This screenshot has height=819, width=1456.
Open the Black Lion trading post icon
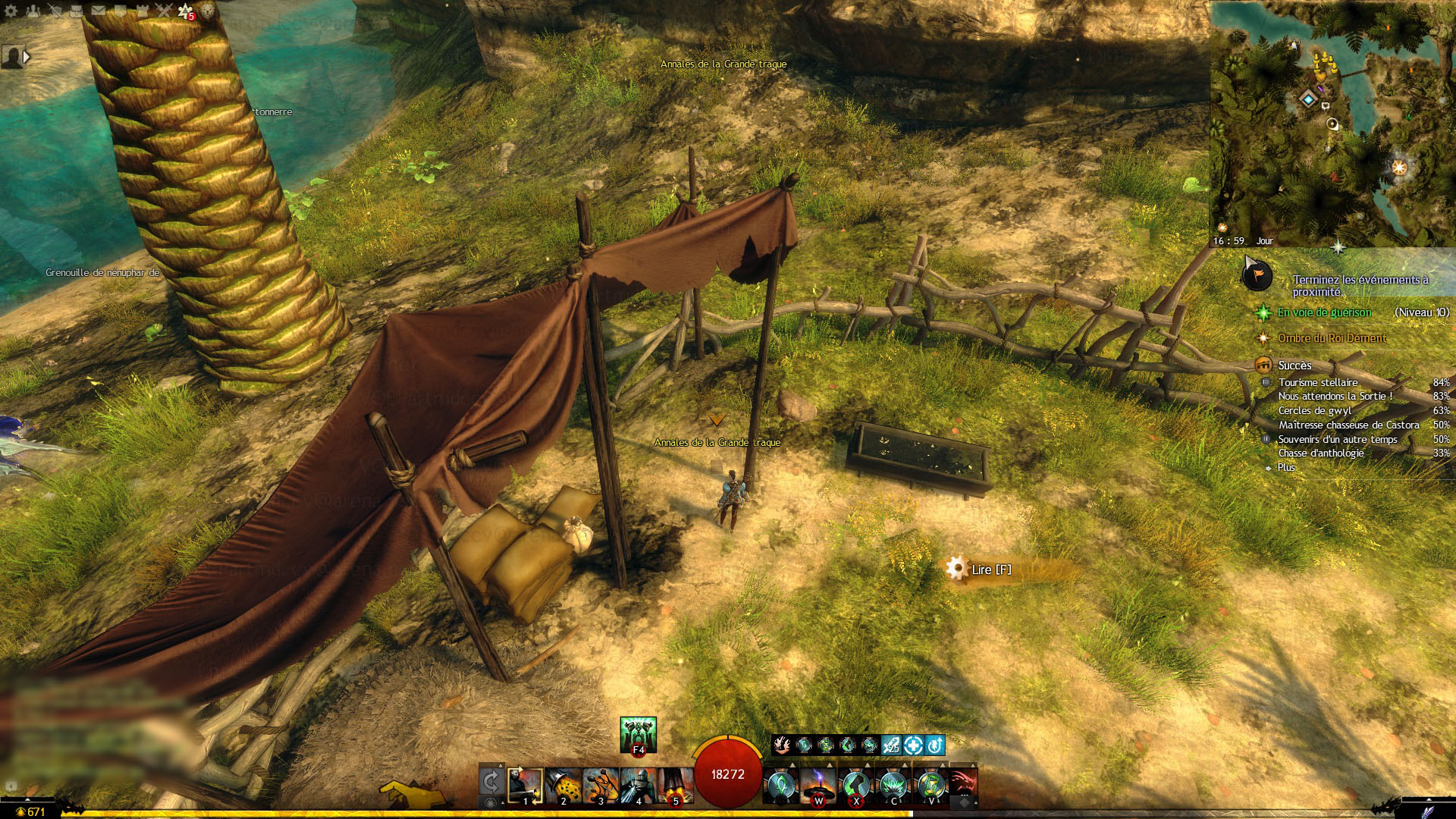pyautogui.click(x=207, y=11)
